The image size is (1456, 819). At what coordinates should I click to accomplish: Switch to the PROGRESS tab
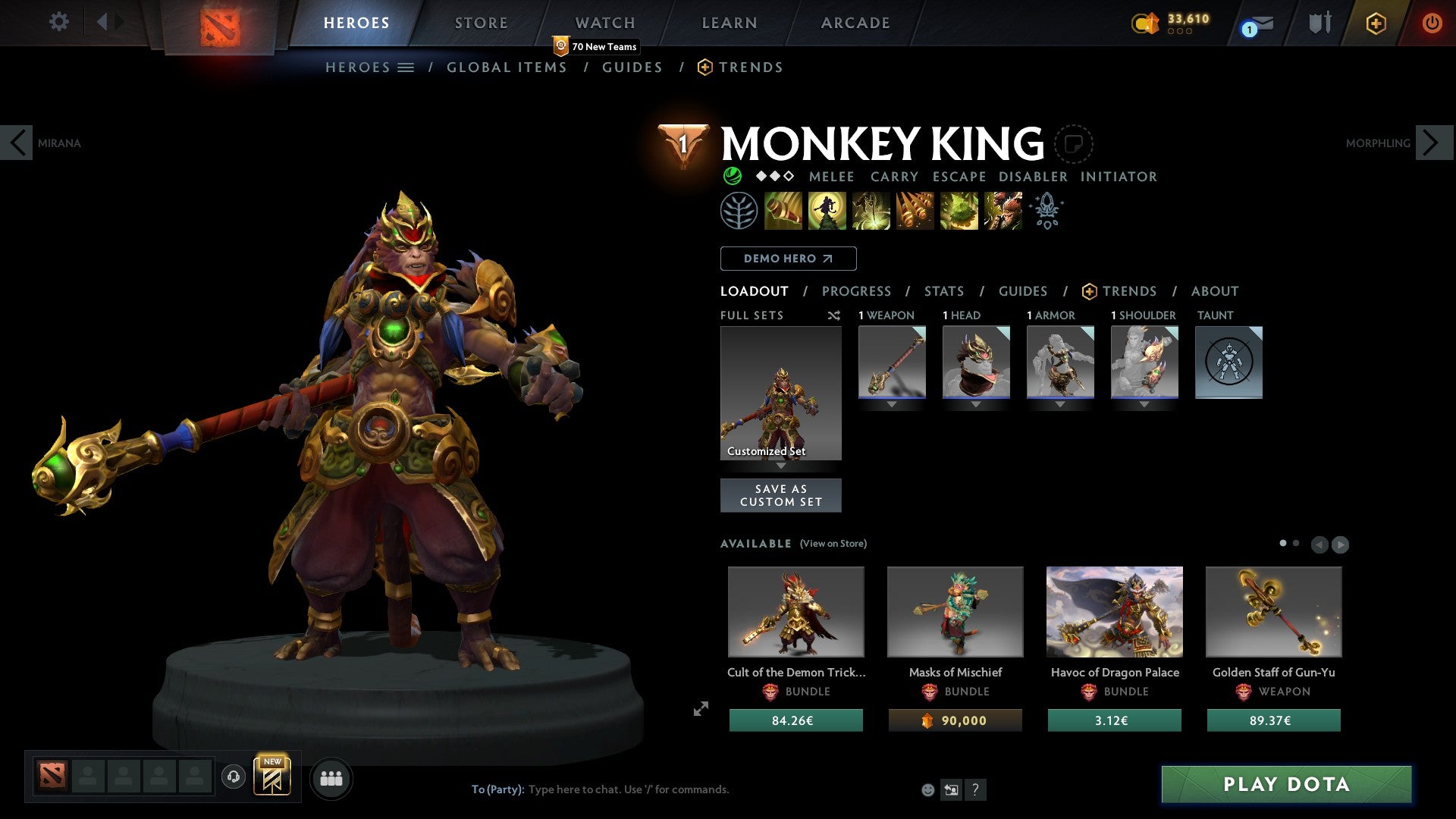pyautogui.click(x=857, y=291)
